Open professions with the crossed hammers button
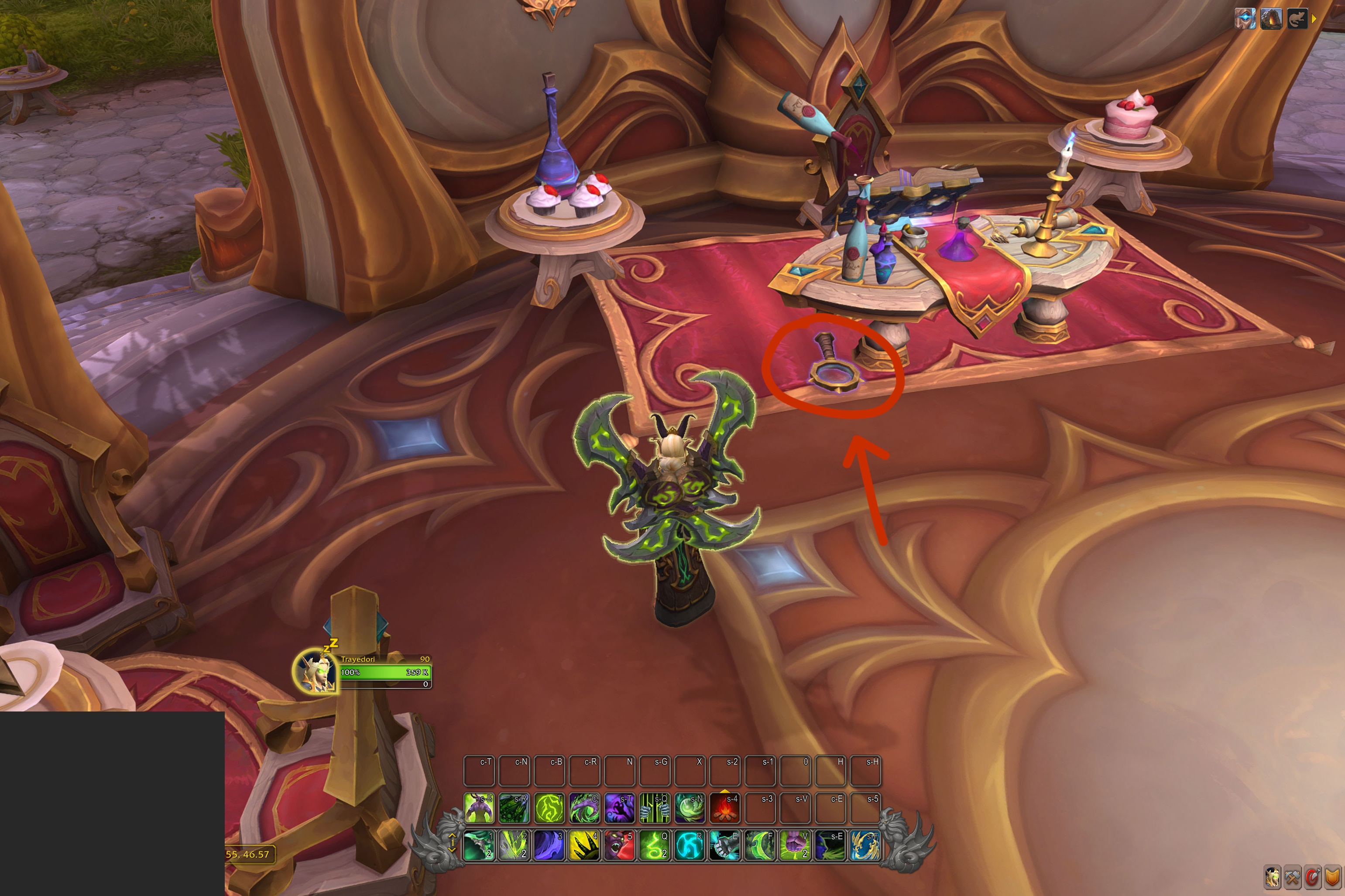Viewport: 1345px width, 896px height. point(1292,877)
